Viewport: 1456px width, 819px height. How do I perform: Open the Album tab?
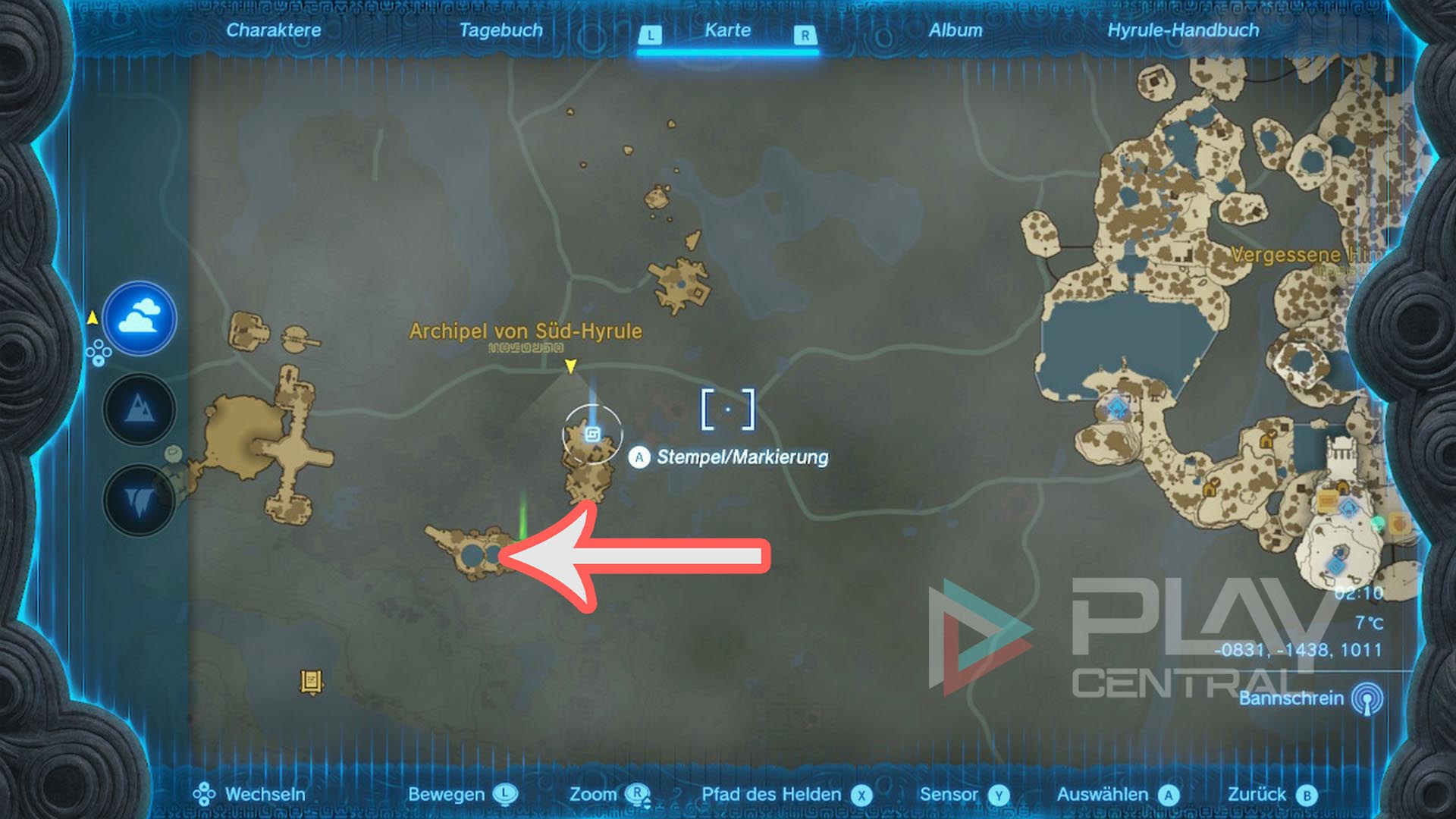tap(957, 31)
